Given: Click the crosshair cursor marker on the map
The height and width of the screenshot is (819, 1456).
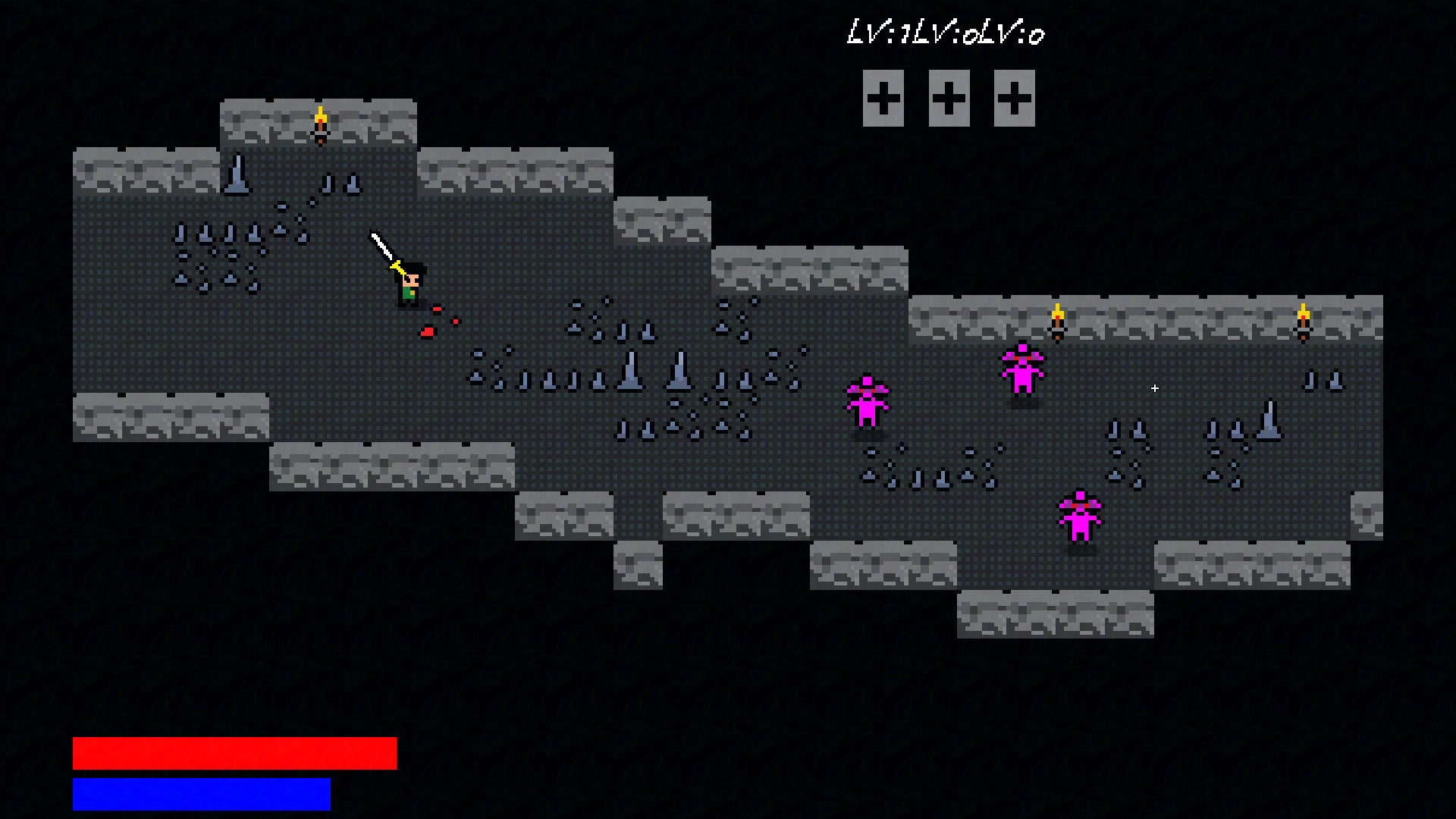Looking at the screenshot, I should pos(1154,388).
